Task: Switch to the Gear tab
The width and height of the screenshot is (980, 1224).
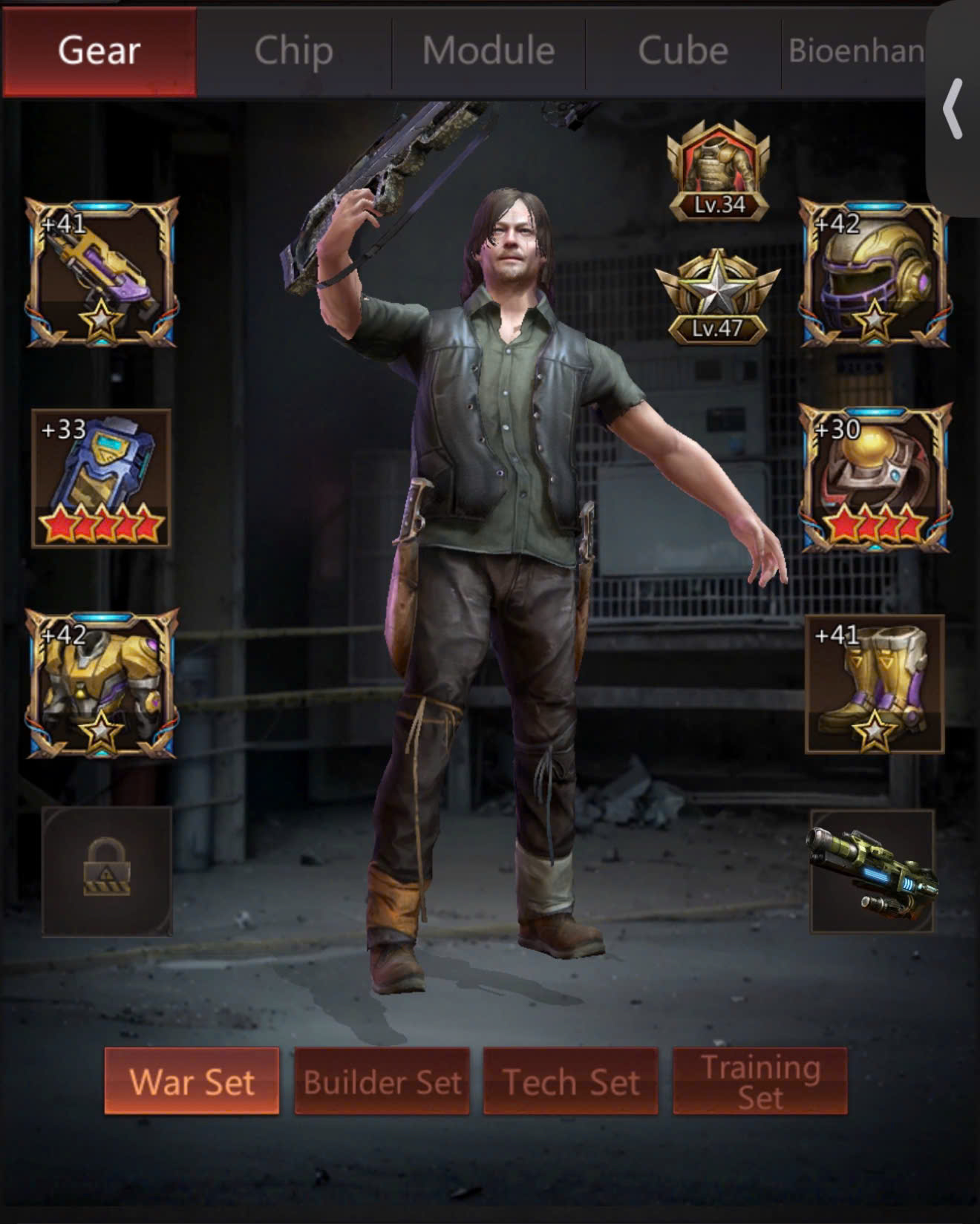Action: click(x=99, y=51)
